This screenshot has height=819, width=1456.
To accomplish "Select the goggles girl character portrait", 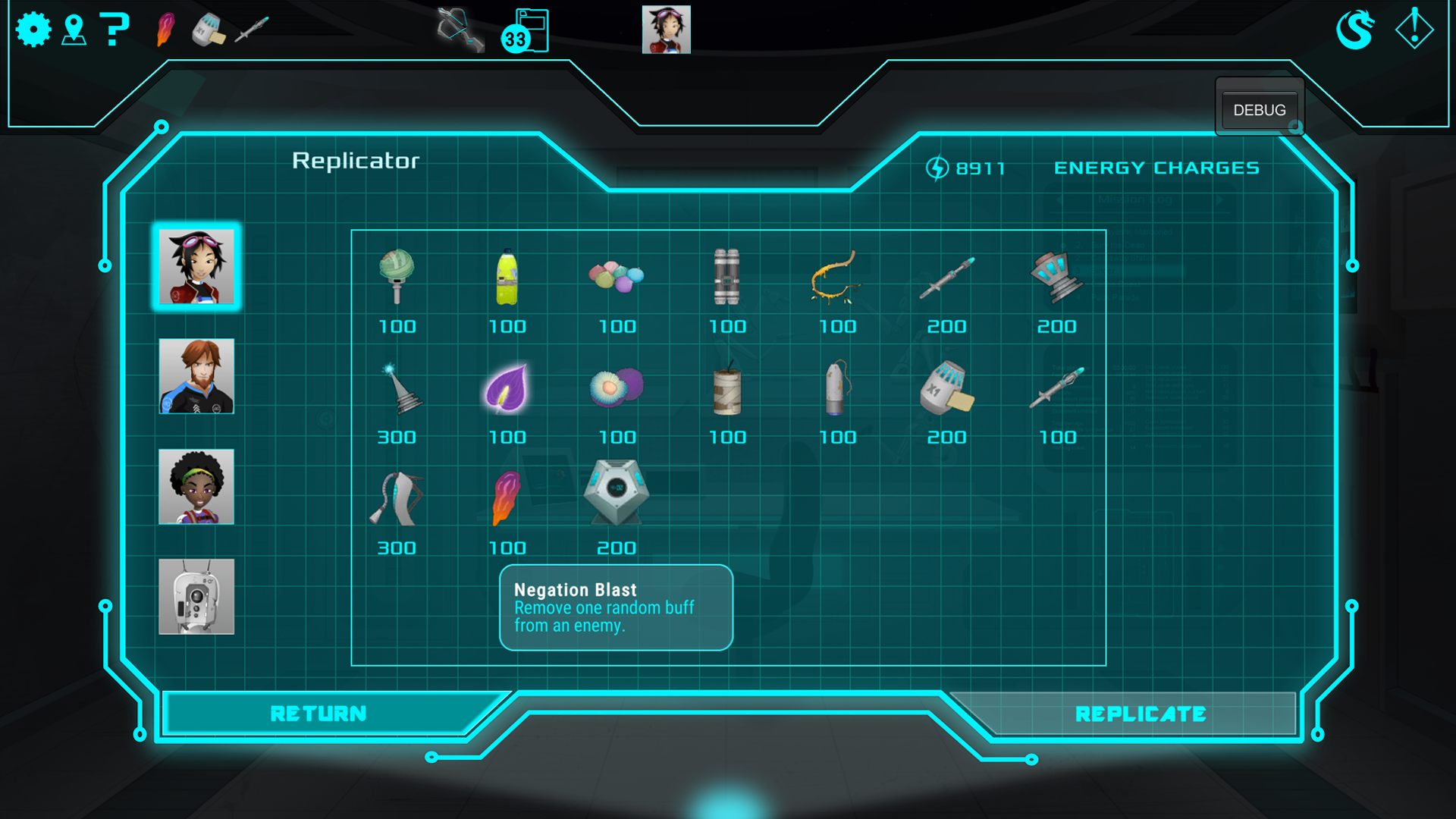I will click(x=196, y=266).
